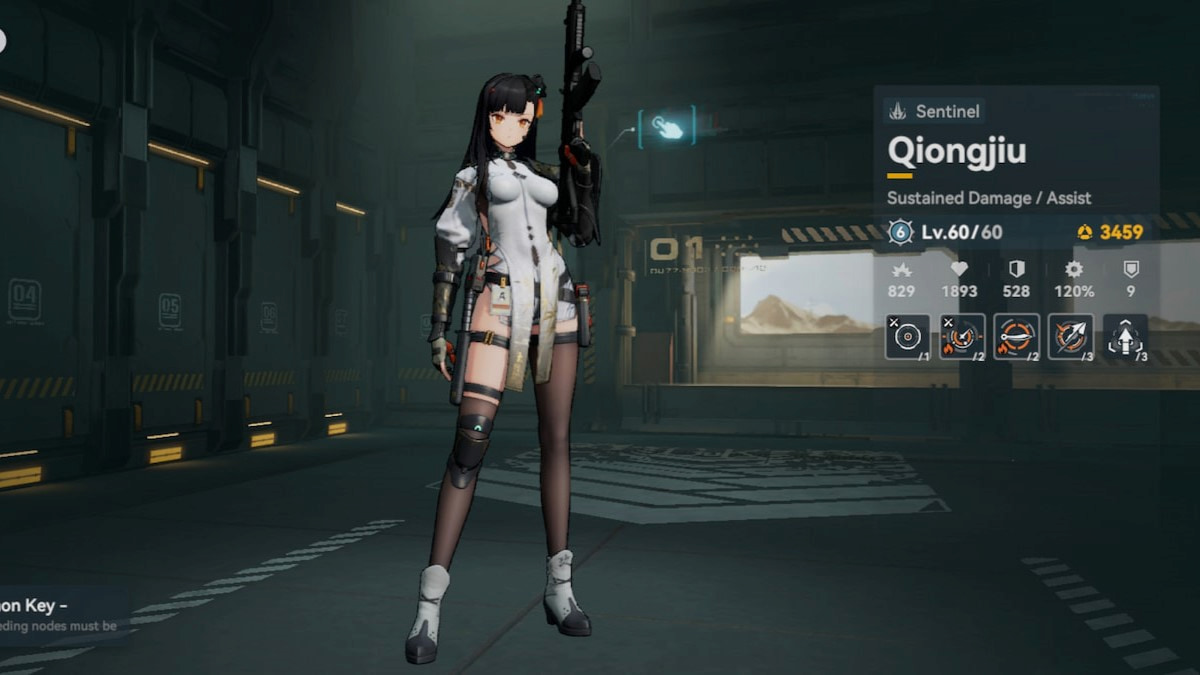The width and height of the screenshot is (1200, 675).
Task: Tap the glowing hand interaction icon
Action: [667, 127]
